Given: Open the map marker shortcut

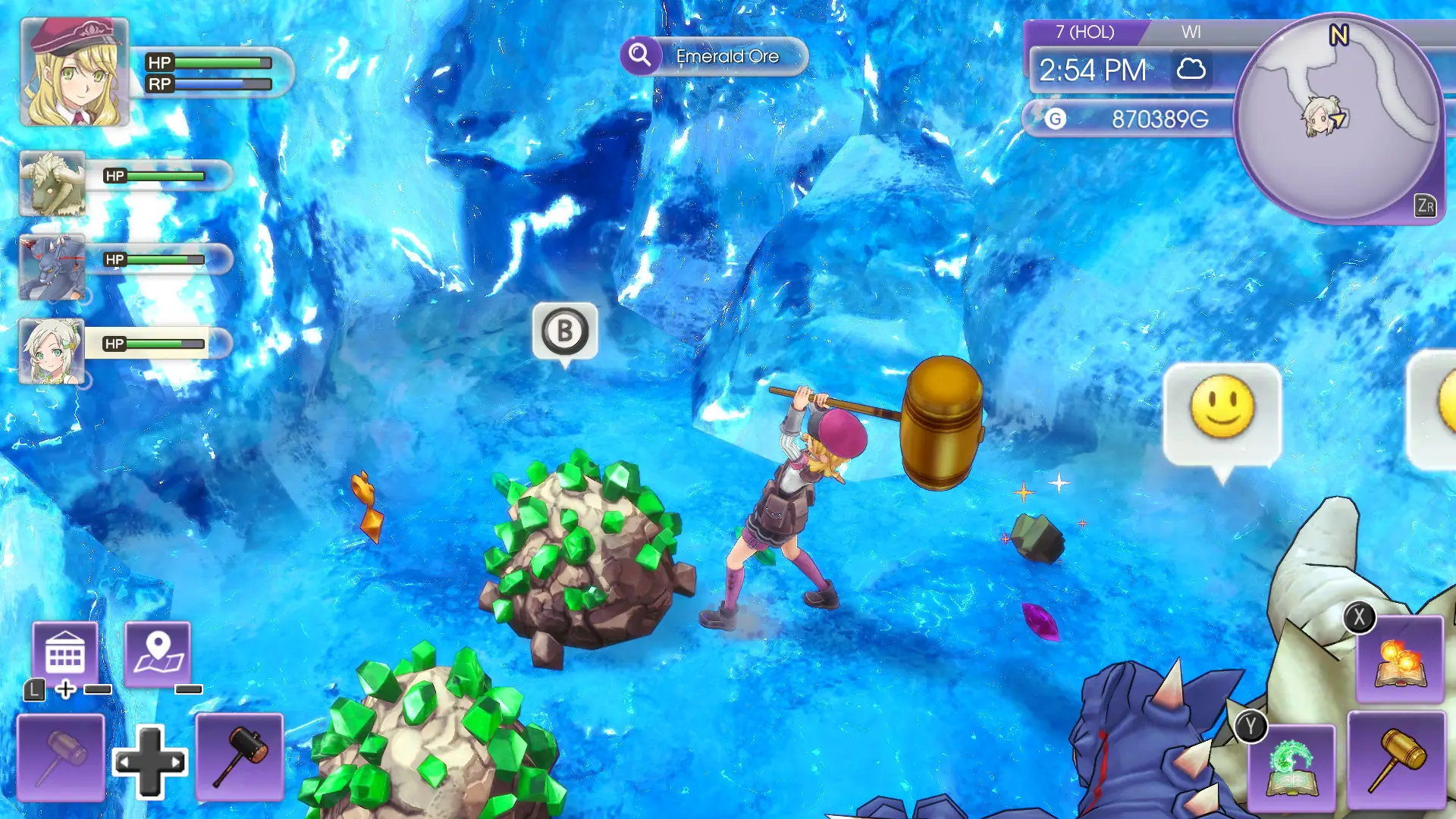Looking at the screenshot, I should 158,654.
